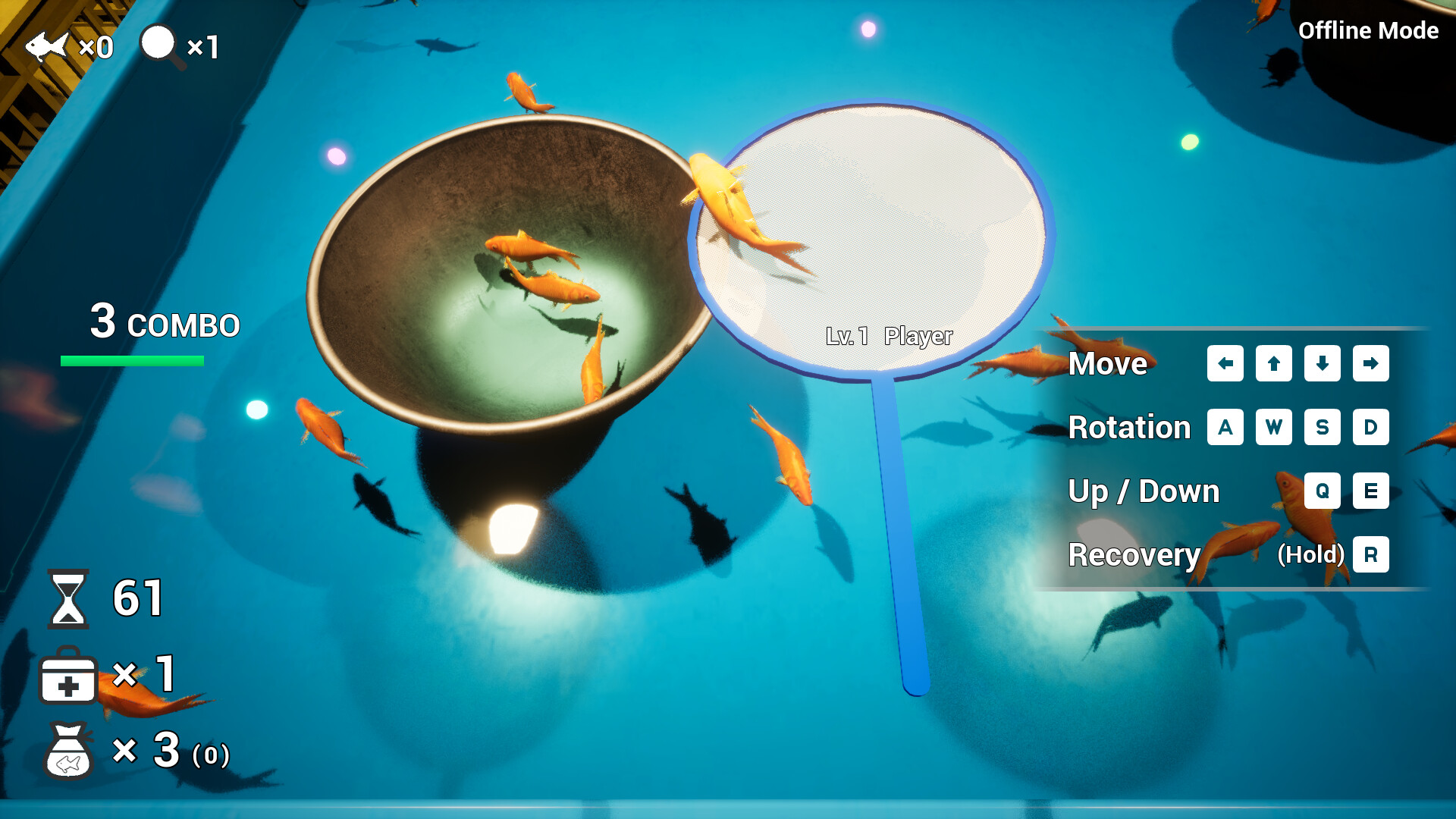Select the Lv.1 Player nameplate
Screen dimensions: 1456x819
point(891,335)
